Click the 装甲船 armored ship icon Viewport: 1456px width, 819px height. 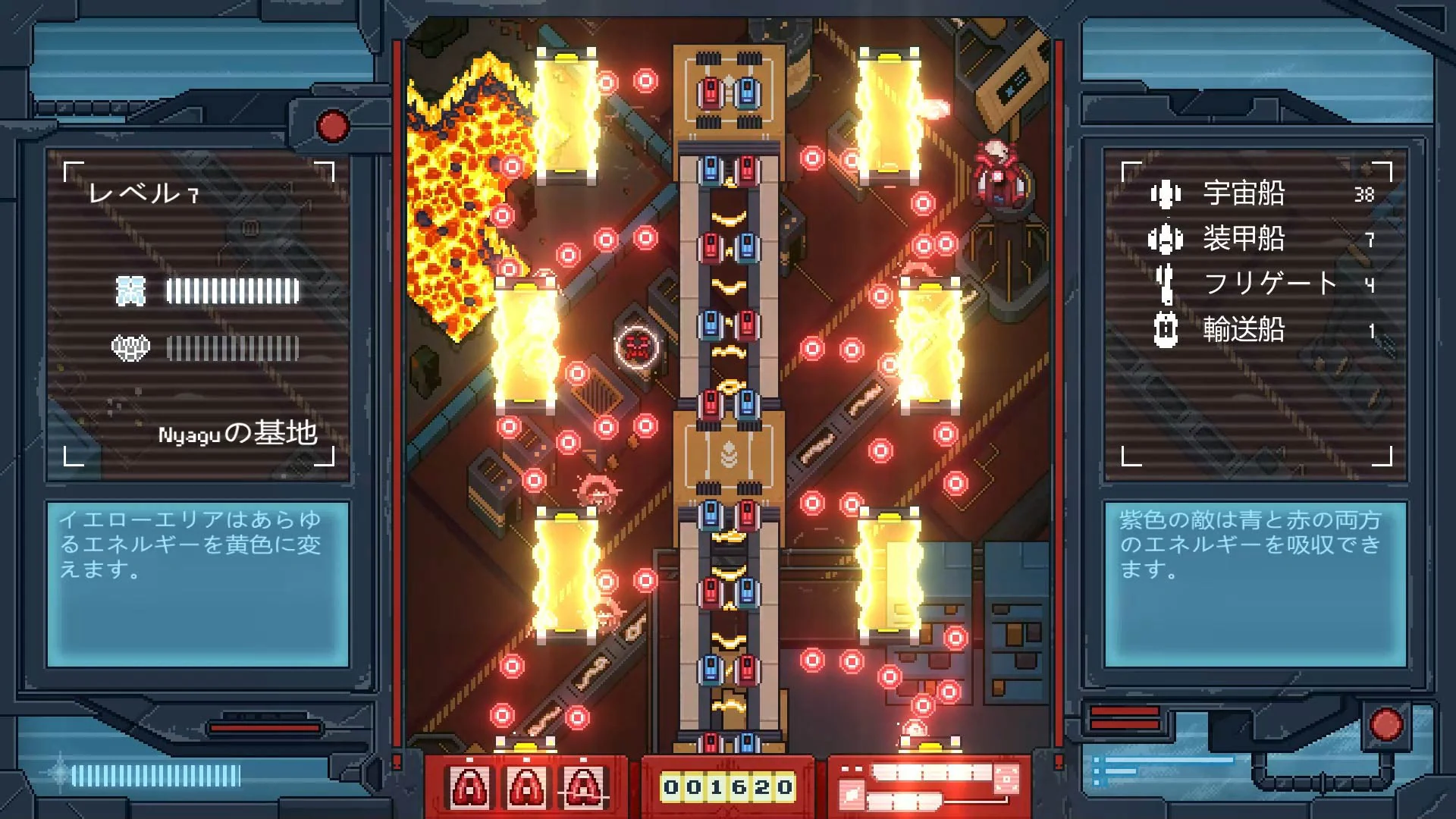[1164, 239]
